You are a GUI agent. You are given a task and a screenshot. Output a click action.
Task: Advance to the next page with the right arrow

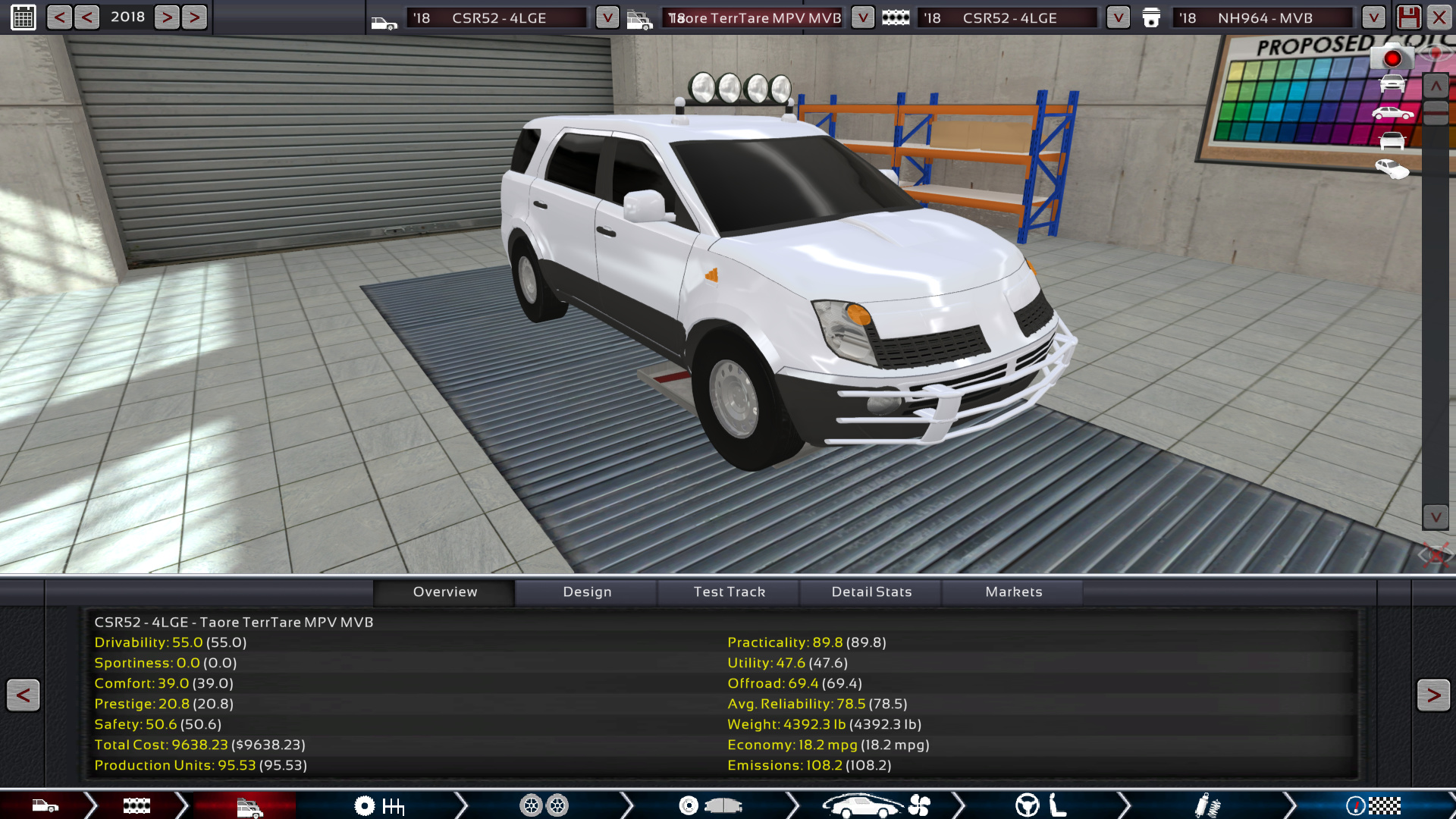(x=1432, y=695)
